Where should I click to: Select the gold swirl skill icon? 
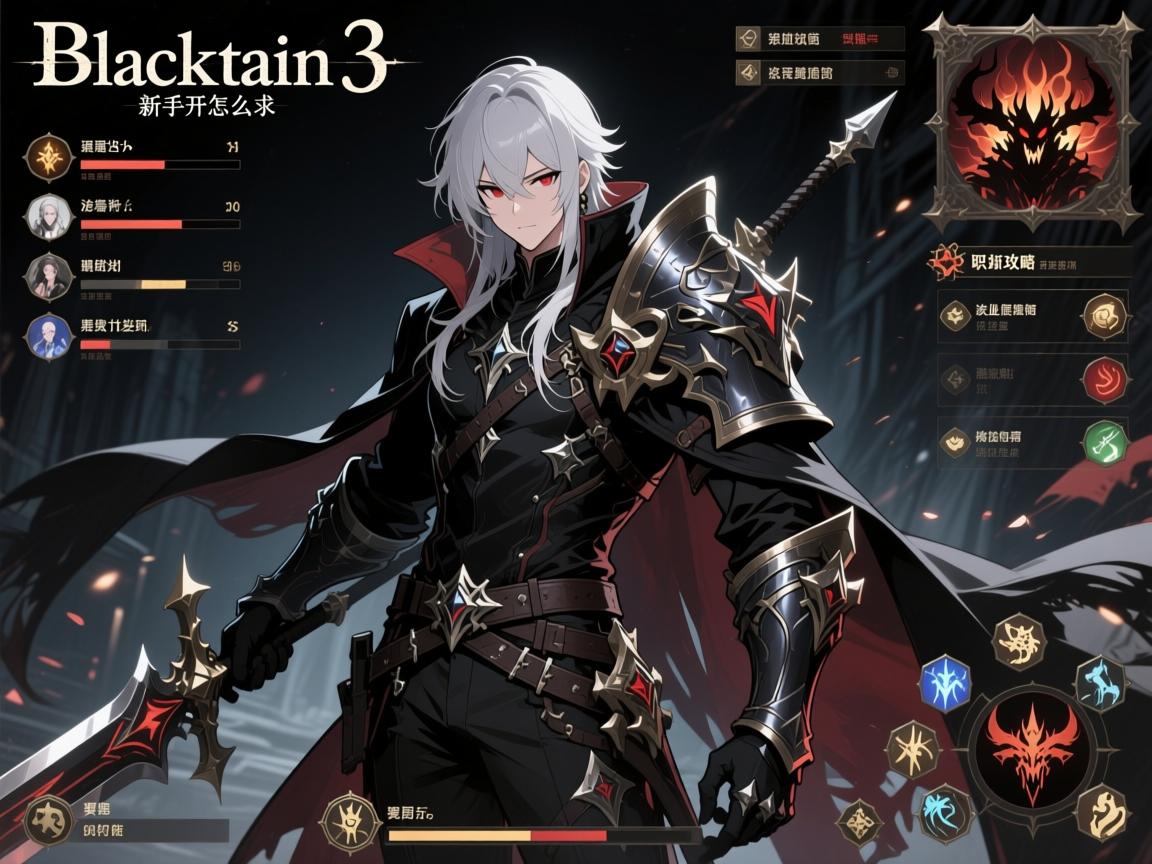tap(1104, 317)
